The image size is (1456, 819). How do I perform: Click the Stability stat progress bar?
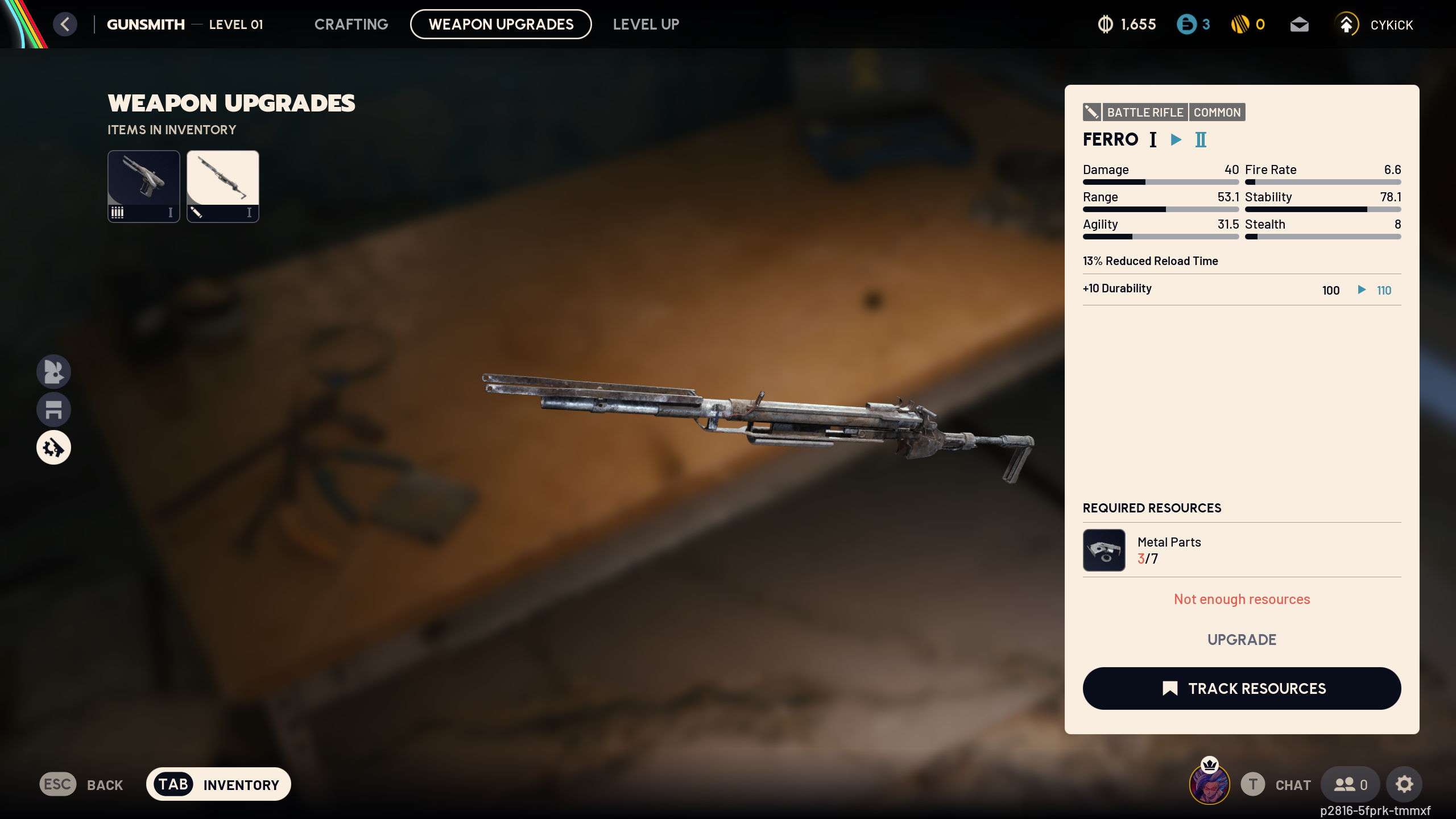coord(1323,209)
